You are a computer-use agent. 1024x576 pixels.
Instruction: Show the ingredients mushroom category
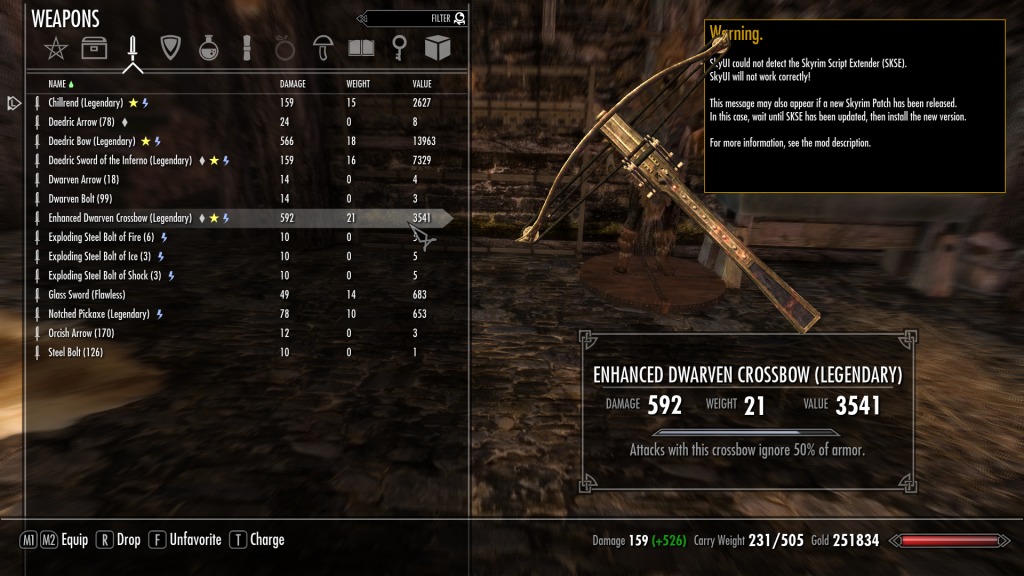pyautogui.click(x=323, y=48)
